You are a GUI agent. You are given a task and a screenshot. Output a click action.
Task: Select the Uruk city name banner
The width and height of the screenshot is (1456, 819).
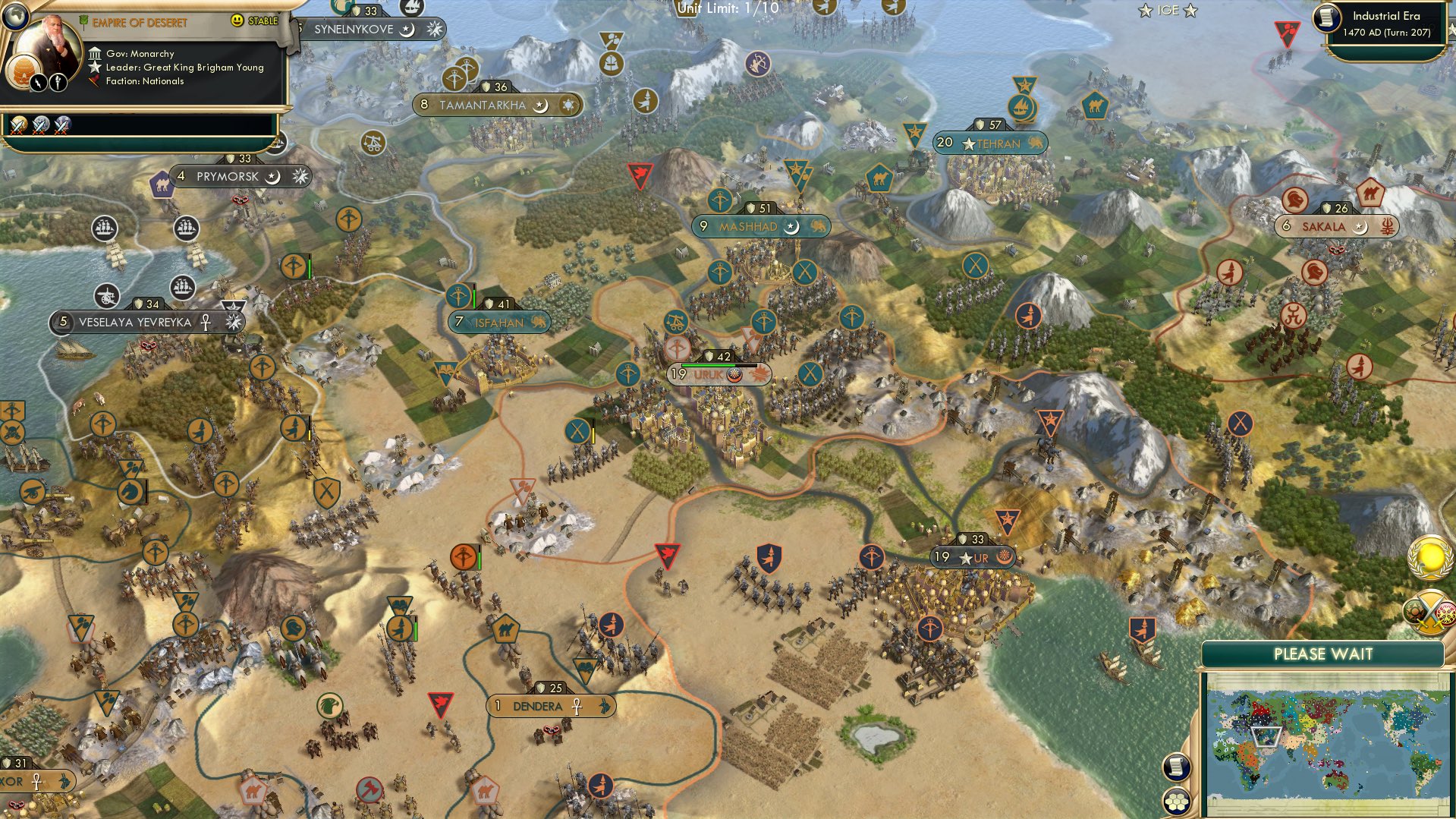pyautogui.click(x=708, y=374)
